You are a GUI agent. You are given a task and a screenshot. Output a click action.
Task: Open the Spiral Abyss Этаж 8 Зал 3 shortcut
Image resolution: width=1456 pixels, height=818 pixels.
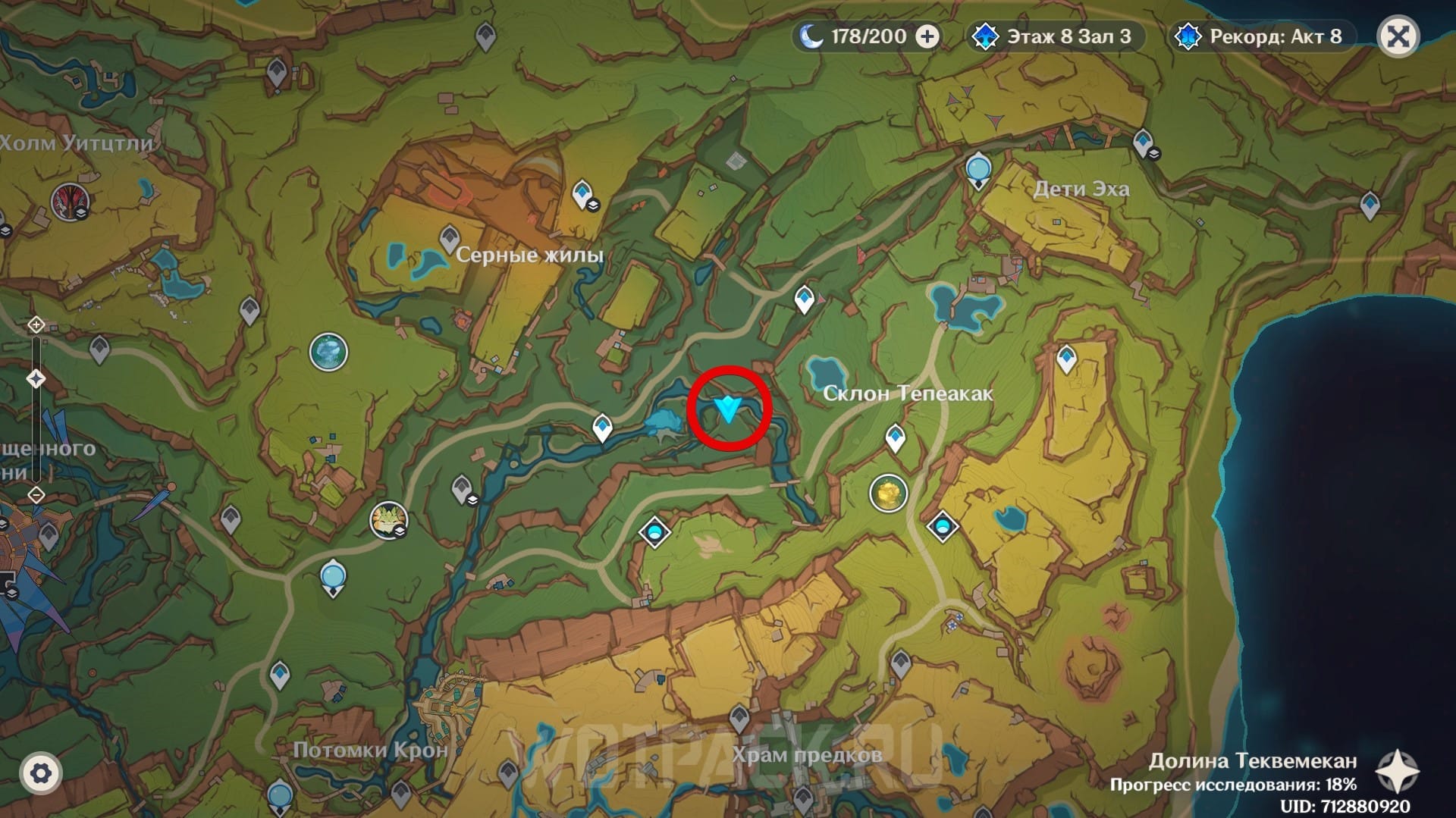tap(1056, 36)
